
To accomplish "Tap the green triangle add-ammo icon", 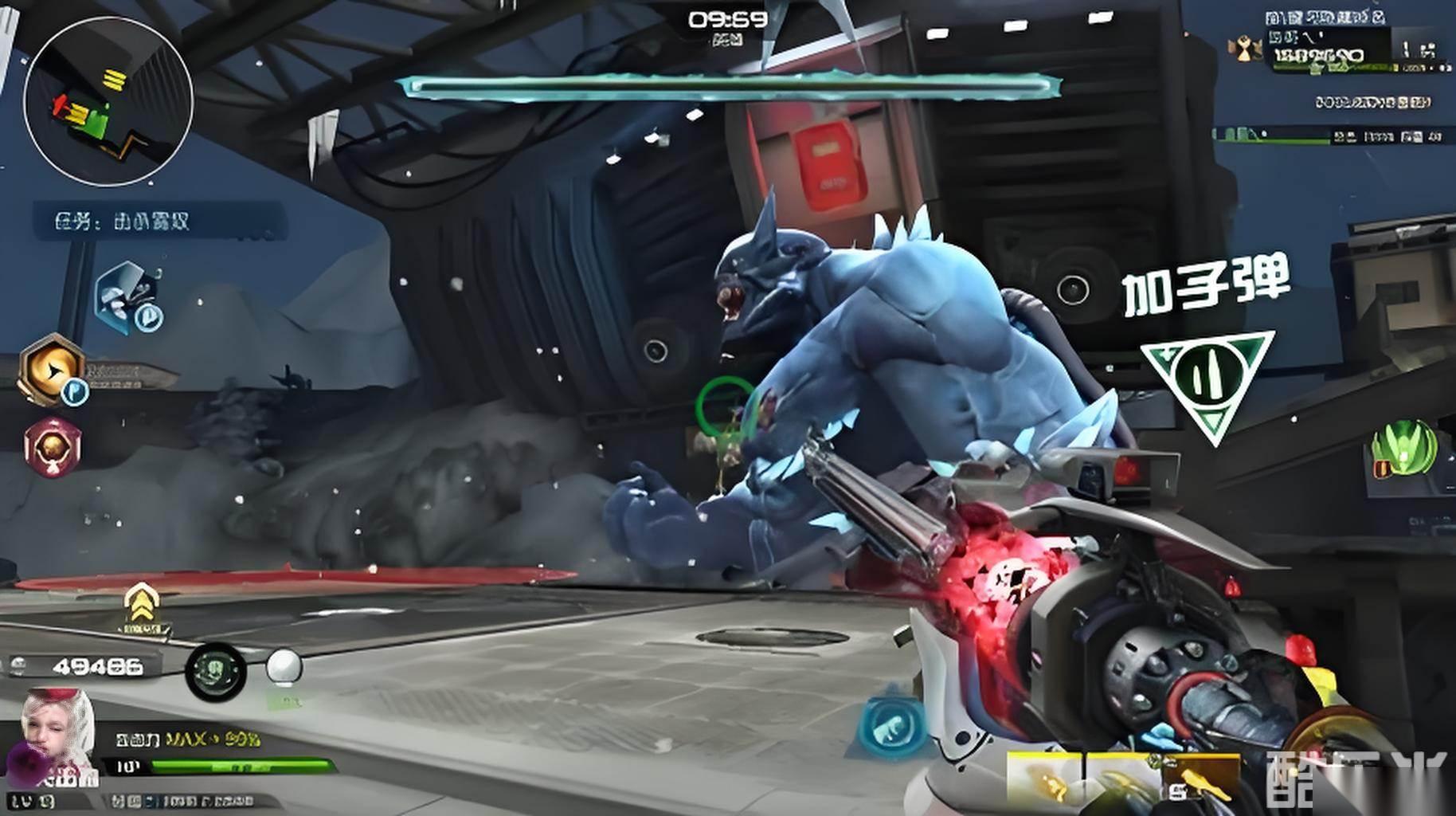I will (1207, 382).
